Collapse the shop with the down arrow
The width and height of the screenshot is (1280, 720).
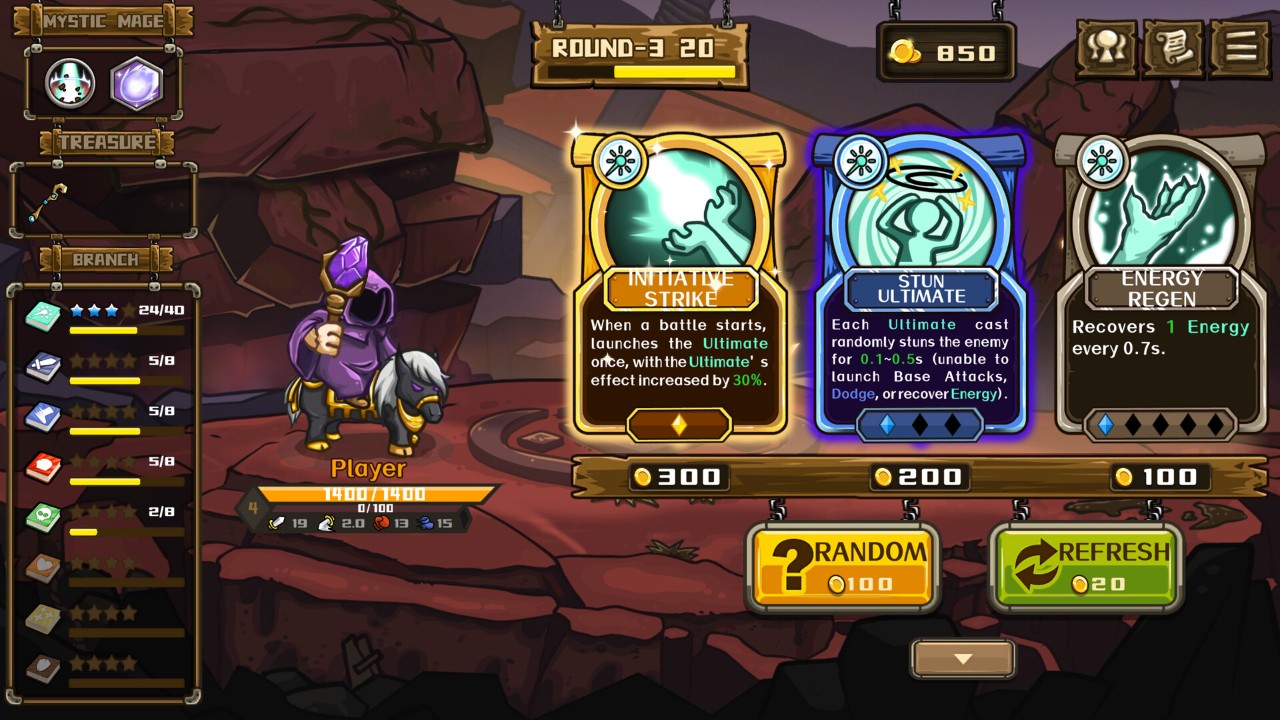[x=962, y=659]
